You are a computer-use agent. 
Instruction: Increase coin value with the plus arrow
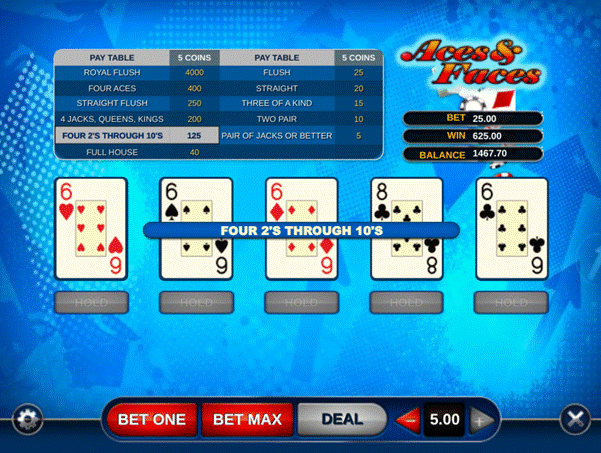tap(480, 420)
